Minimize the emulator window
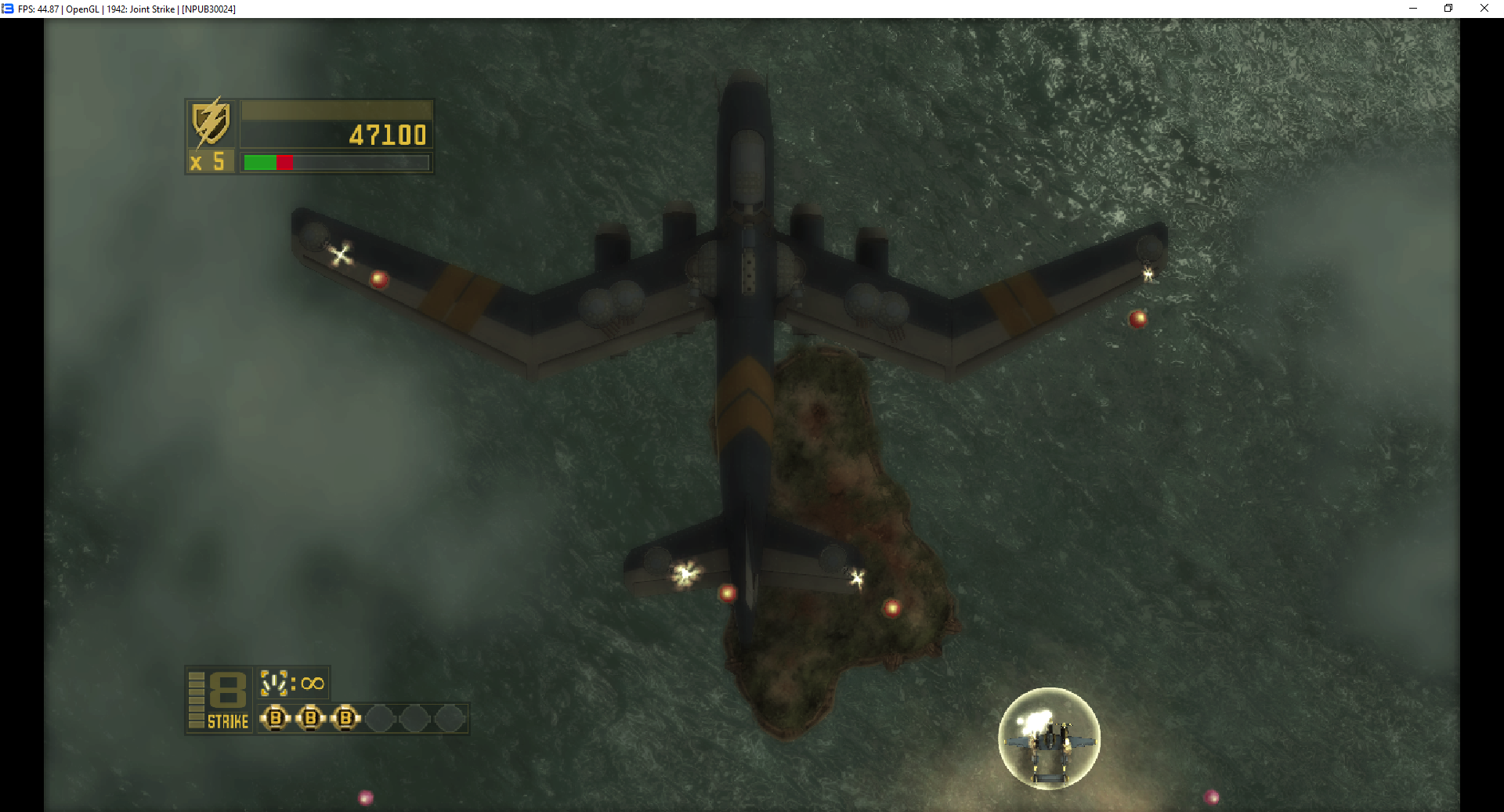This screenshot has width=1504, height=812. click(x=1412, y=9)
